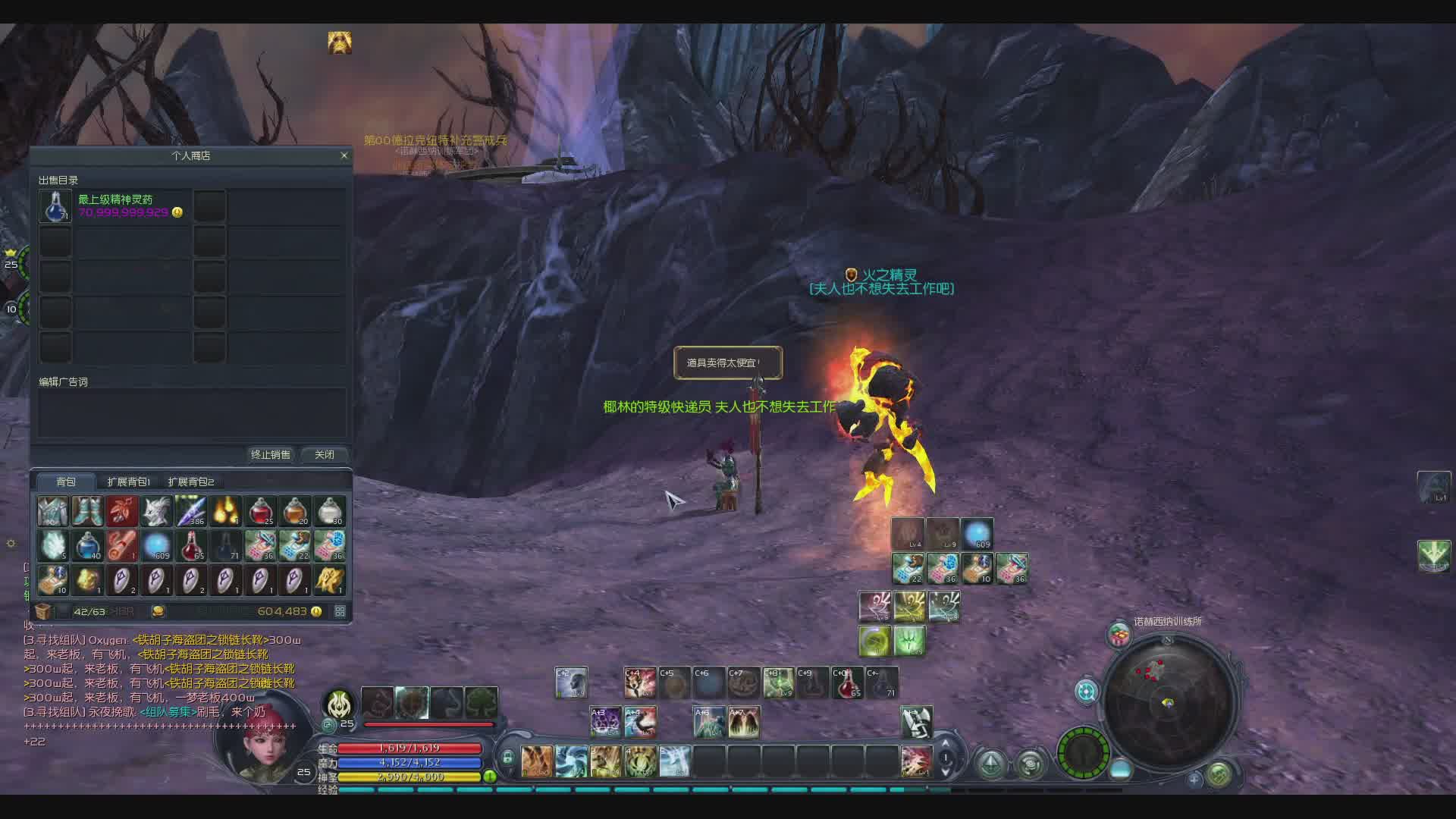
Task: Click the circular minimap
Action: pyautogui.click(x=1168, y=701)
